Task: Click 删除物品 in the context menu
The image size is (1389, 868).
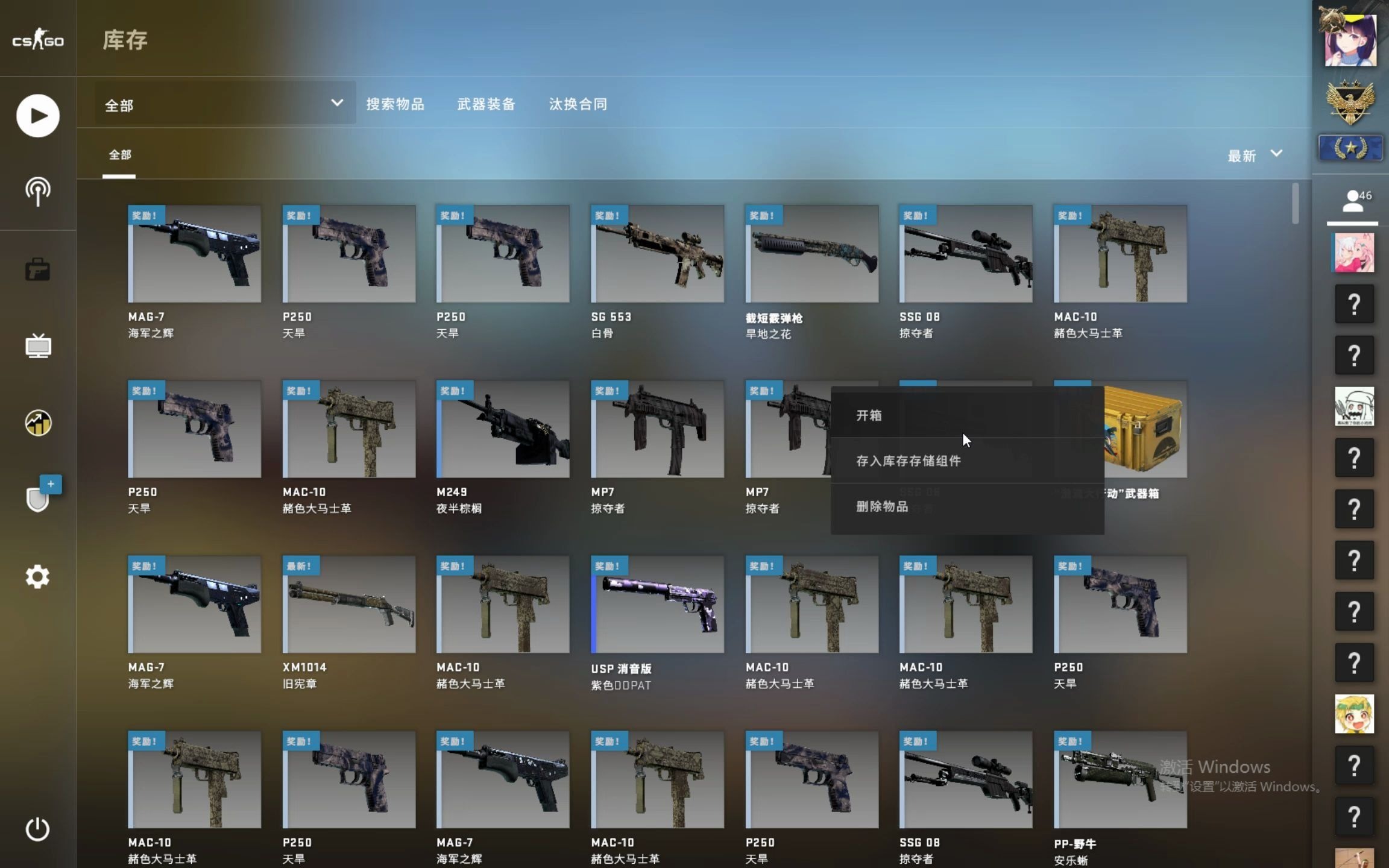Action: 884,505
